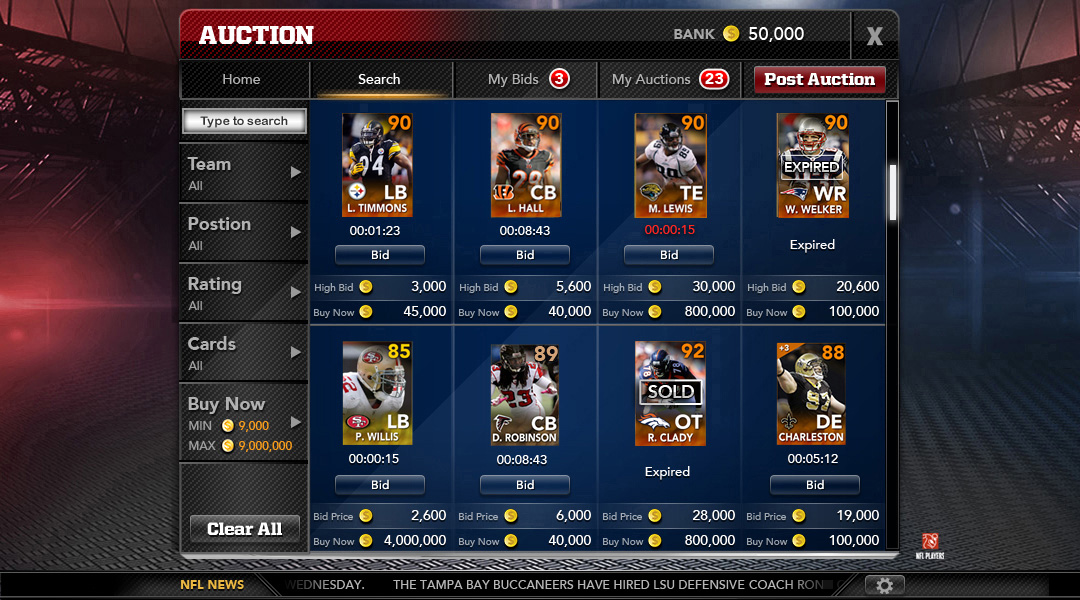Switch to the Home tab
The width and height of the screenshot is (1080, 600).
pyautogui.click(x=241, y=79)
